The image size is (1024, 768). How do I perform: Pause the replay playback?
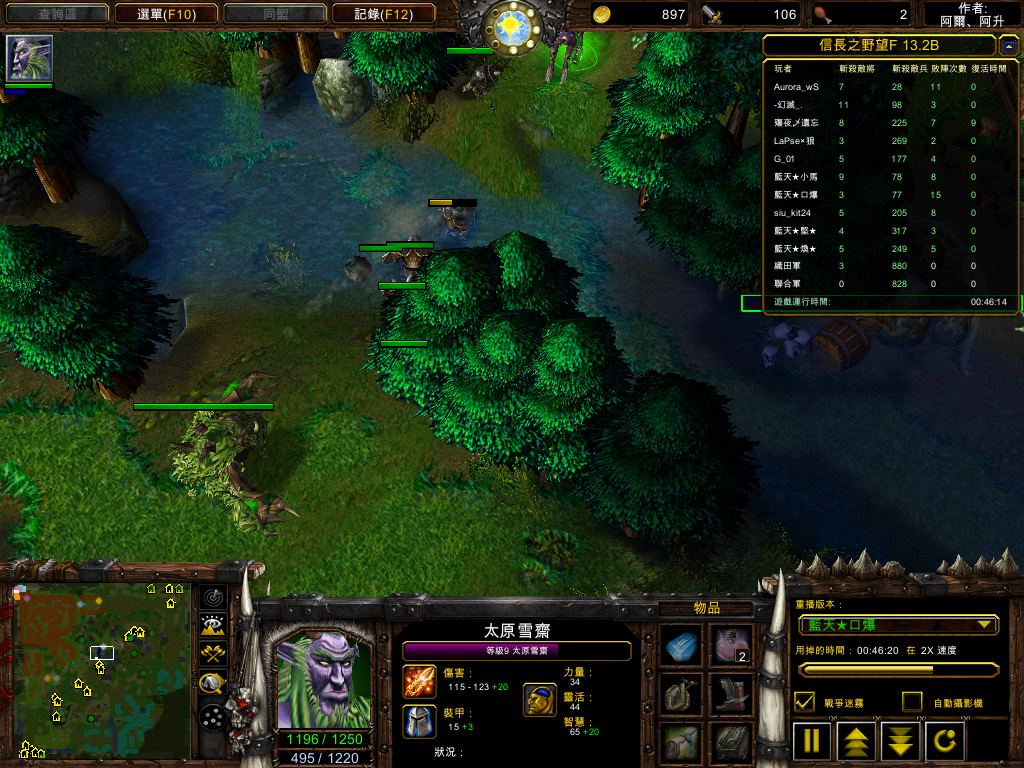point(812,741)
